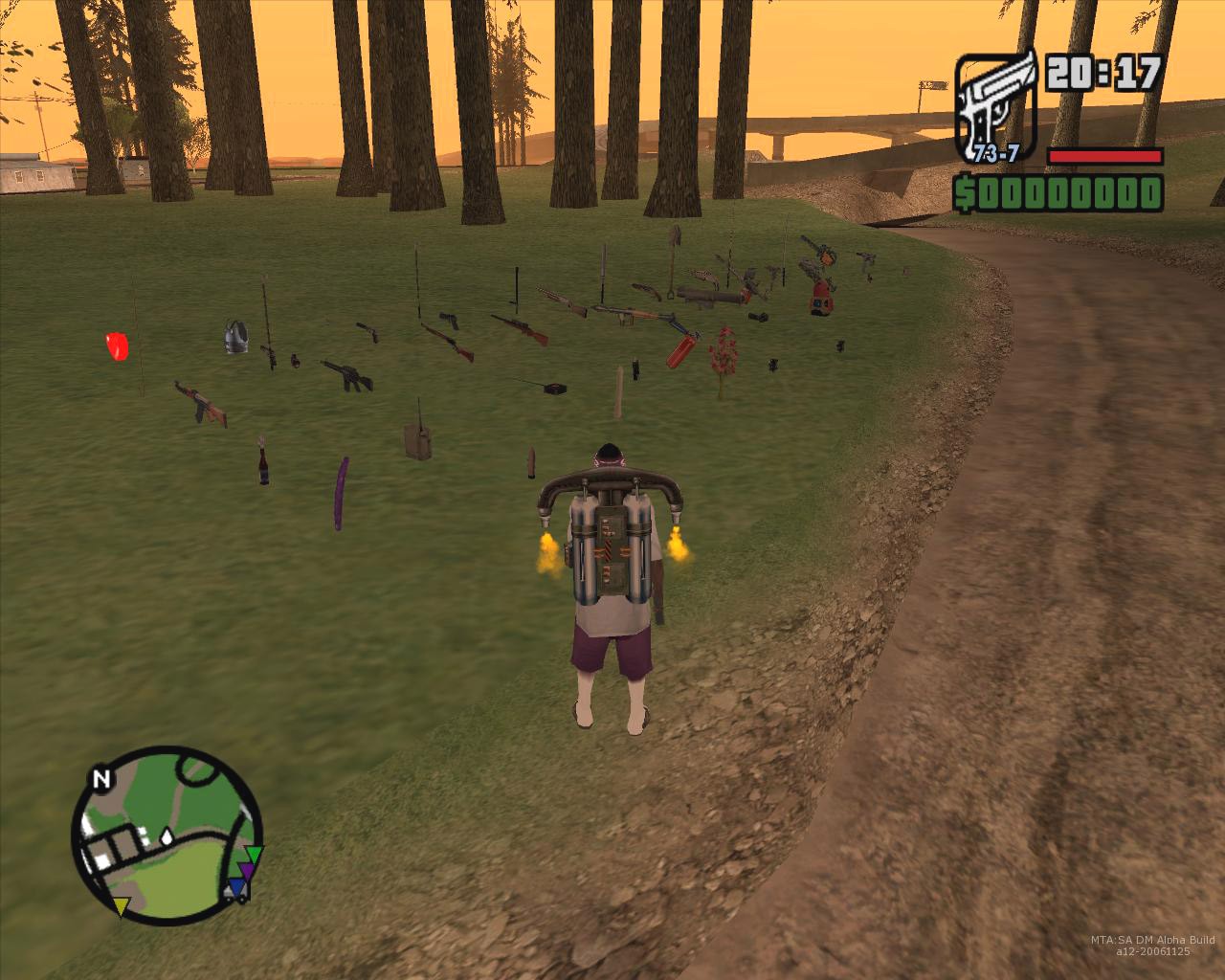Open the circular radar minimap
Image resolution: width=1225 pixels, height=980 pixels.
[x=167, y=835]
